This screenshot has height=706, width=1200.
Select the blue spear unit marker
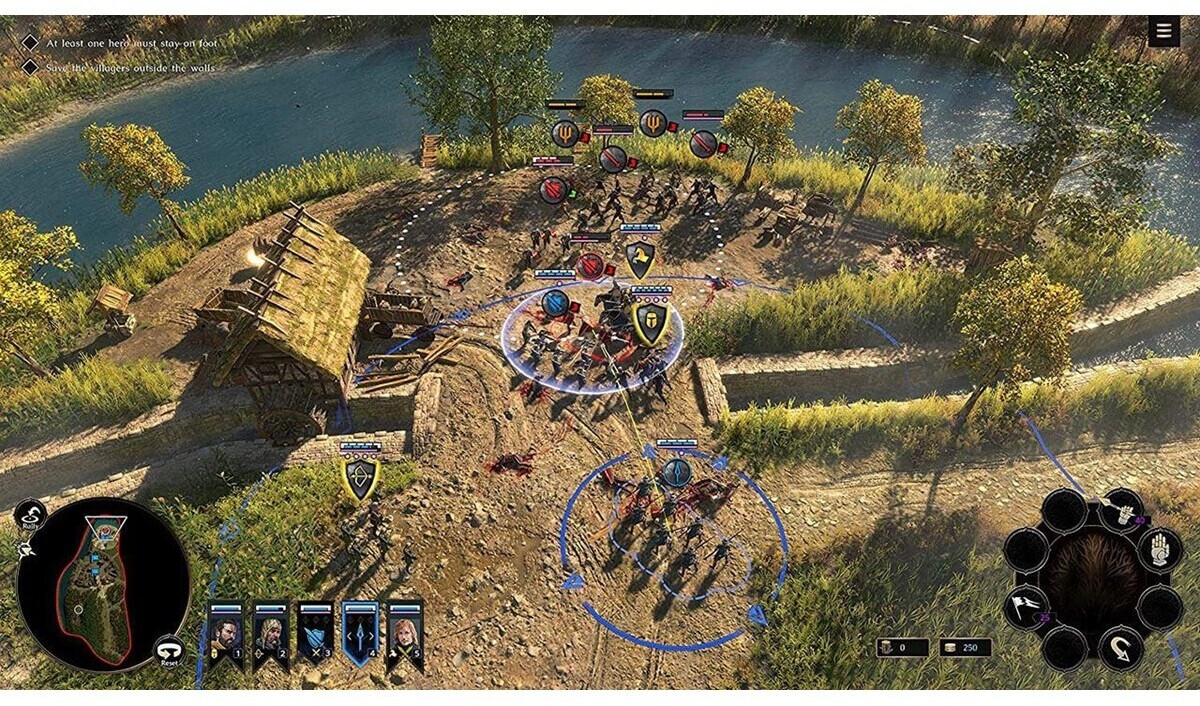[677, 472]
